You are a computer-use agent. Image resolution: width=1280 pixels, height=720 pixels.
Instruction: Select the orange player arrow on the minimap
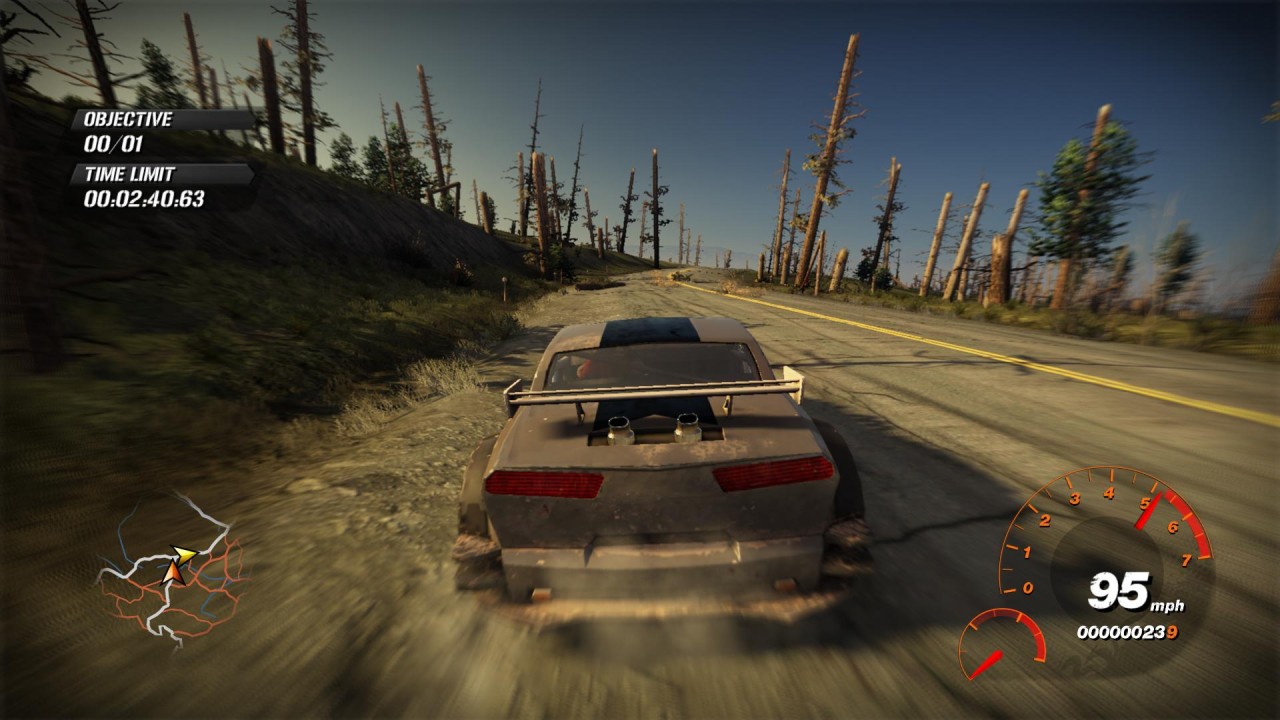[172, 573]
